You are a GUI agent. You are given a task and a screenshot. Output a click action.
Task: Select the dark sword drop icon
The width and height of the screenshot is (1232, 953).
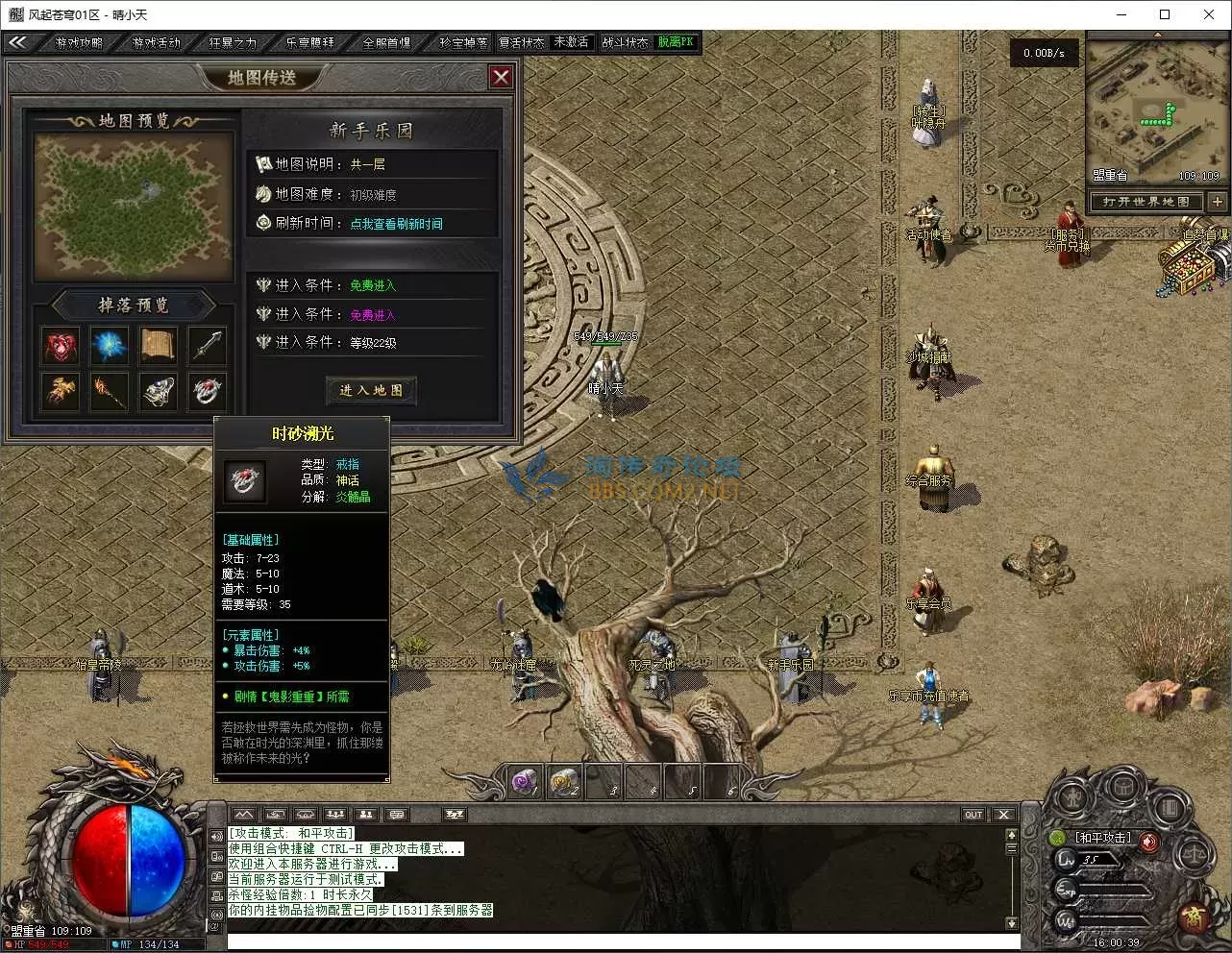(x=208, y=346)
